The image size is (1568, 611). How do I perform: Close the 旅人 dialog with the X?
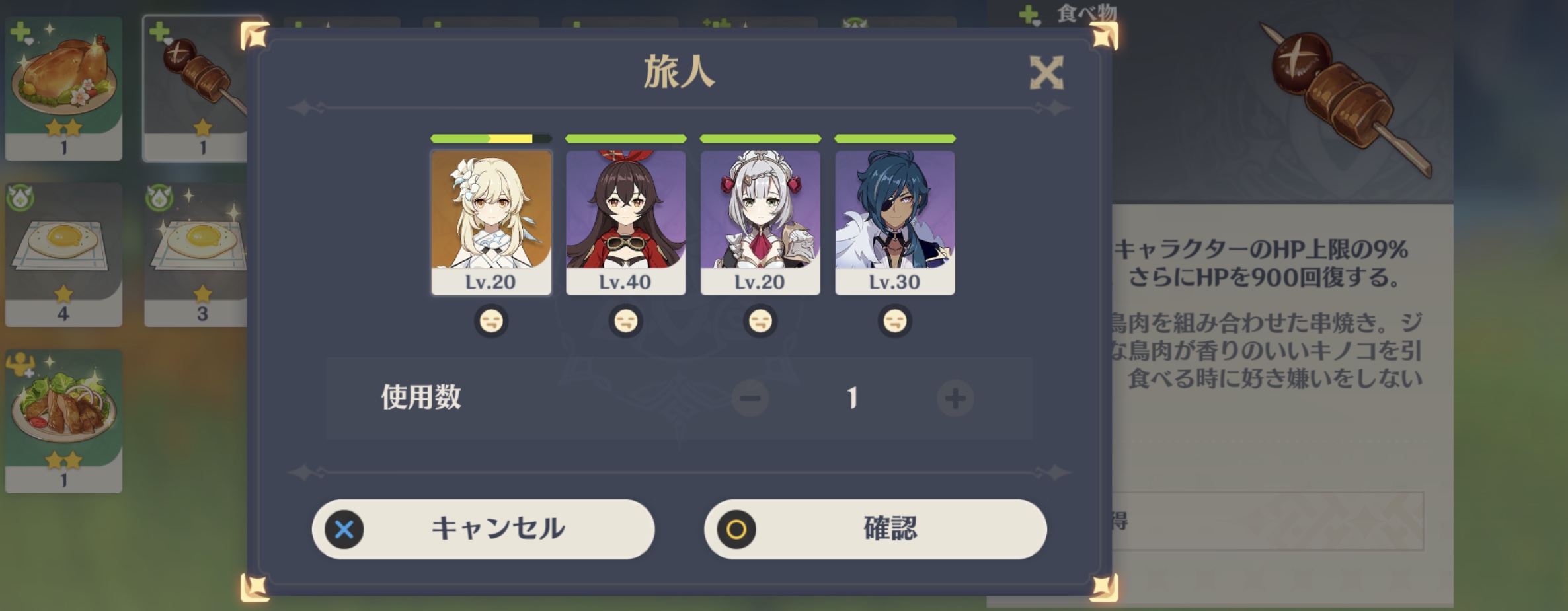click(1046, 72)
